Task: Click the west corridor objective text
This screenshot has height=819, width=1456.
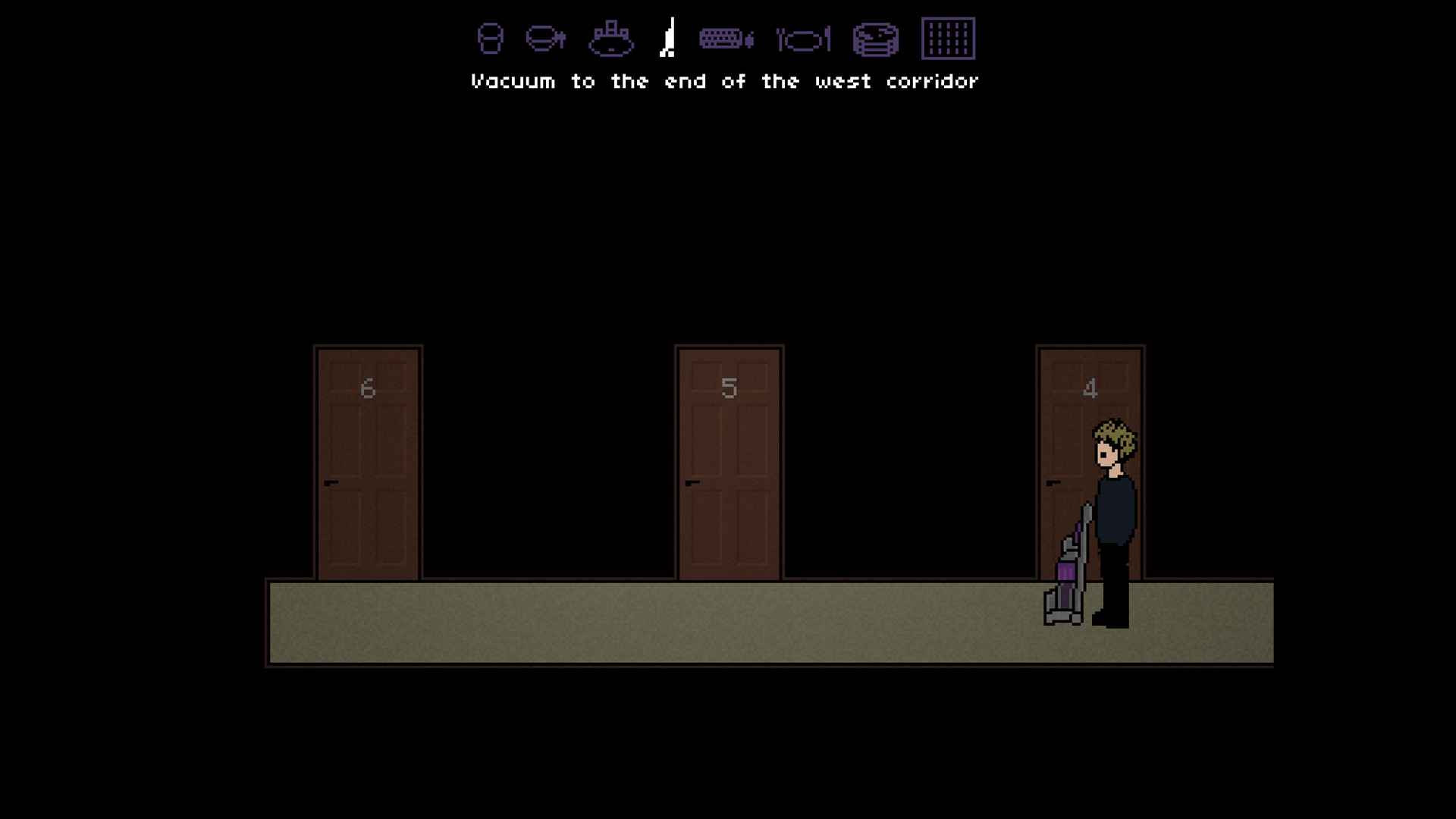Action: (x=724, y=81)
